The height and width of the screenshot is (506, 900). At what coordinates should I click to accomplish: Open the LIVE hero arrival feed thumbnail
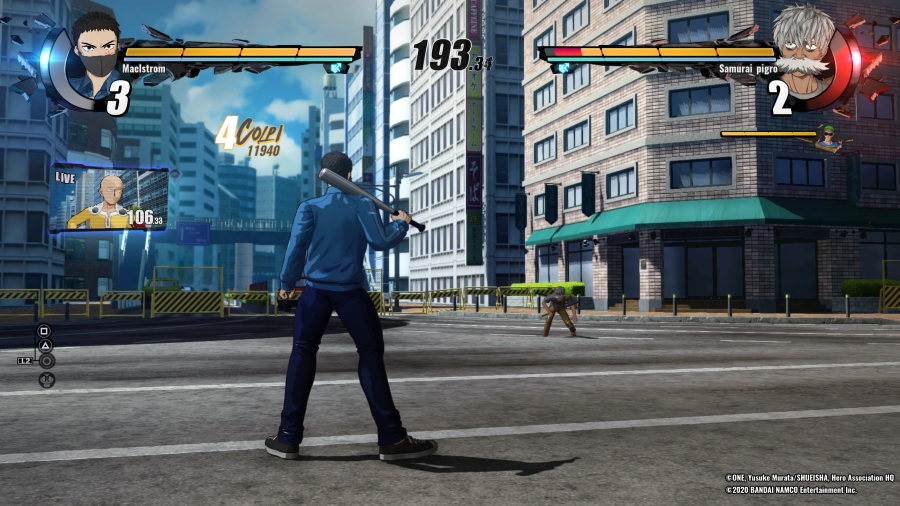[109, 198]
